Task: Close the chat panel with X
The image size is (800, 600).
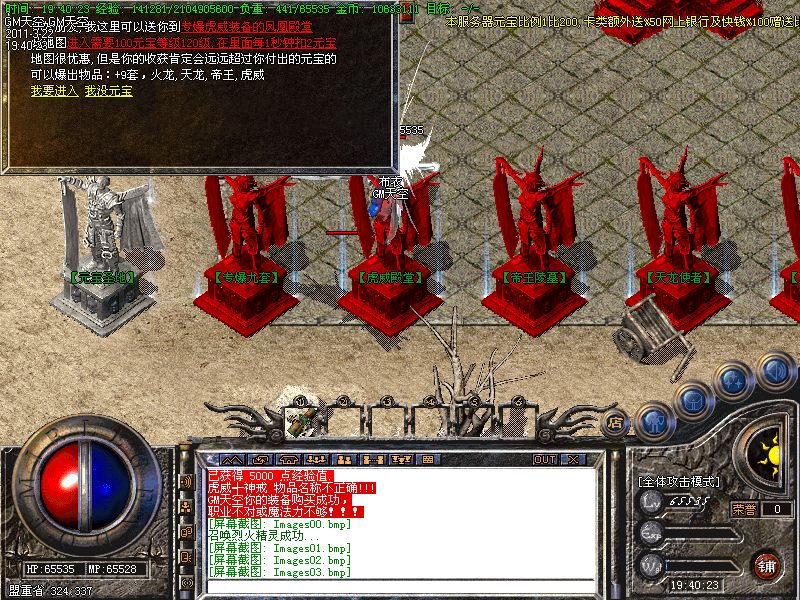Action: (x=573, y=459)
